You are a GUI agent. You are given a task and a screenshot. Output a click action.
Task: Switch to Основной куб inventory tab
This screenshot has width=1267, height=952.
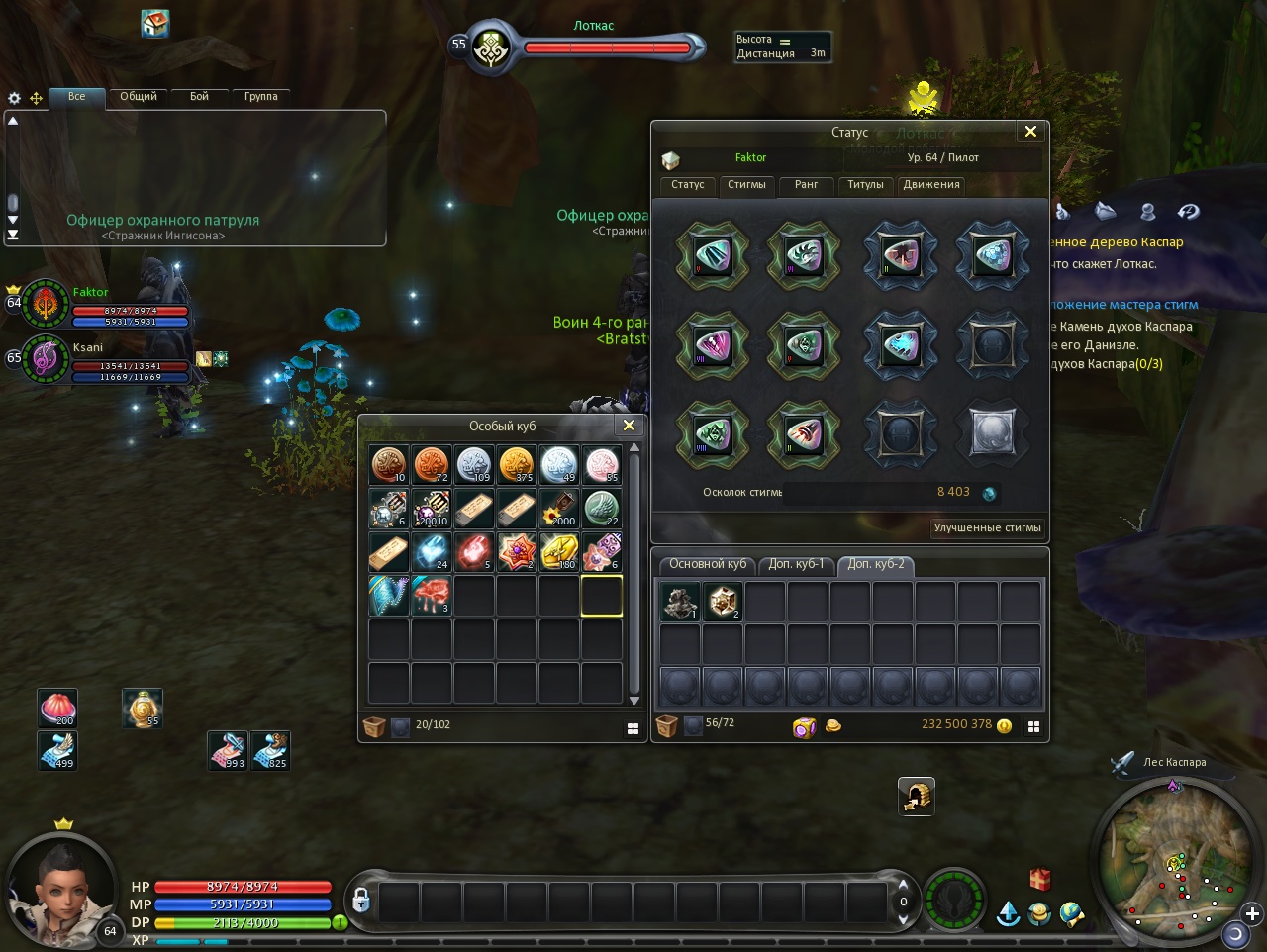[707, 564]
